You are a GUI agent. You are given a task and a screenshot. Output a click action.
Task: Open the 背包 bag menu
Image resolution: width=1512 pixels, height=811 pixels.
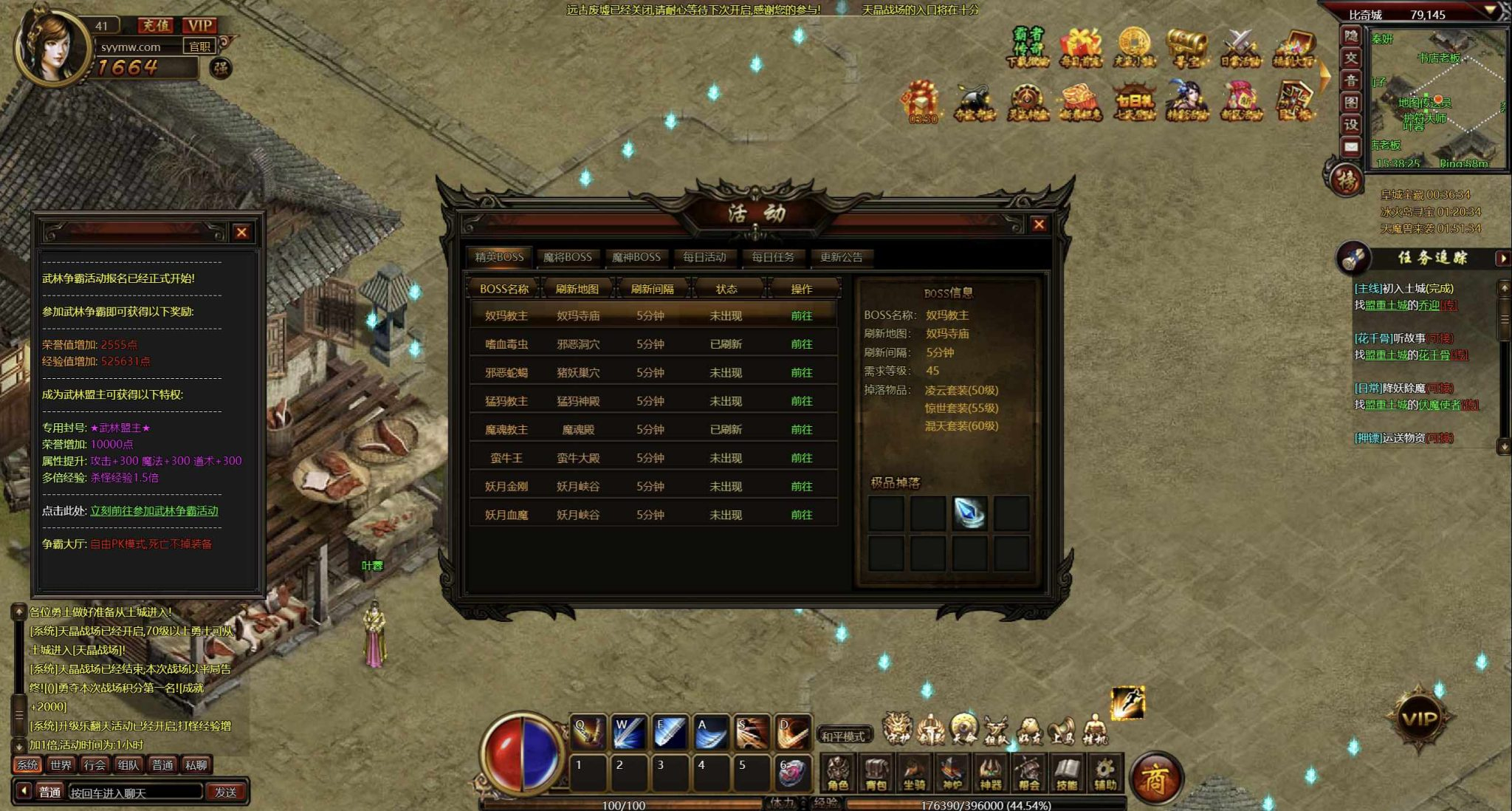(x=876, y=774)
